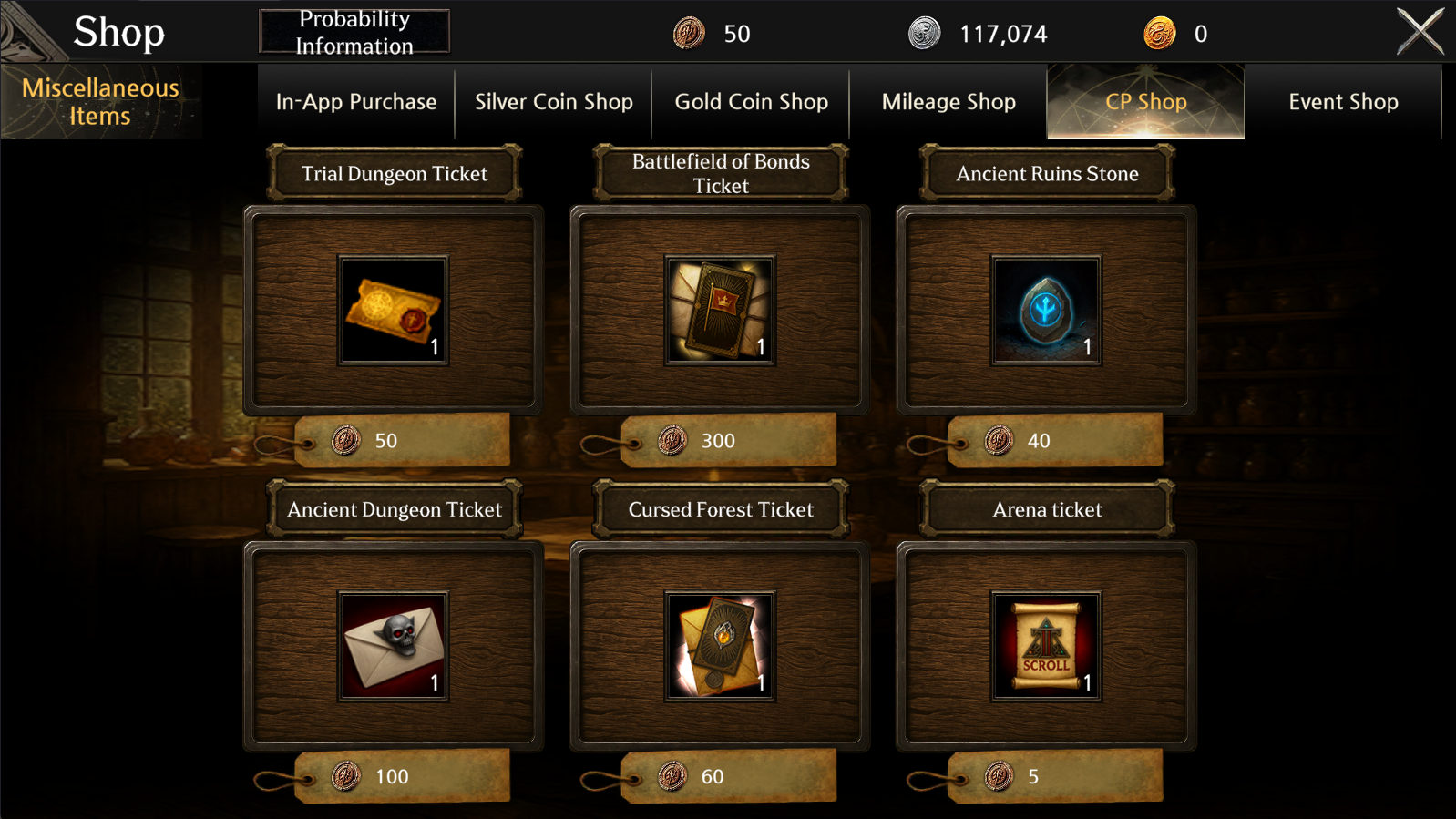Close the shop with the X button
The width and height of the screenshot is (1456, 819).
click(x=1420, y=32)
